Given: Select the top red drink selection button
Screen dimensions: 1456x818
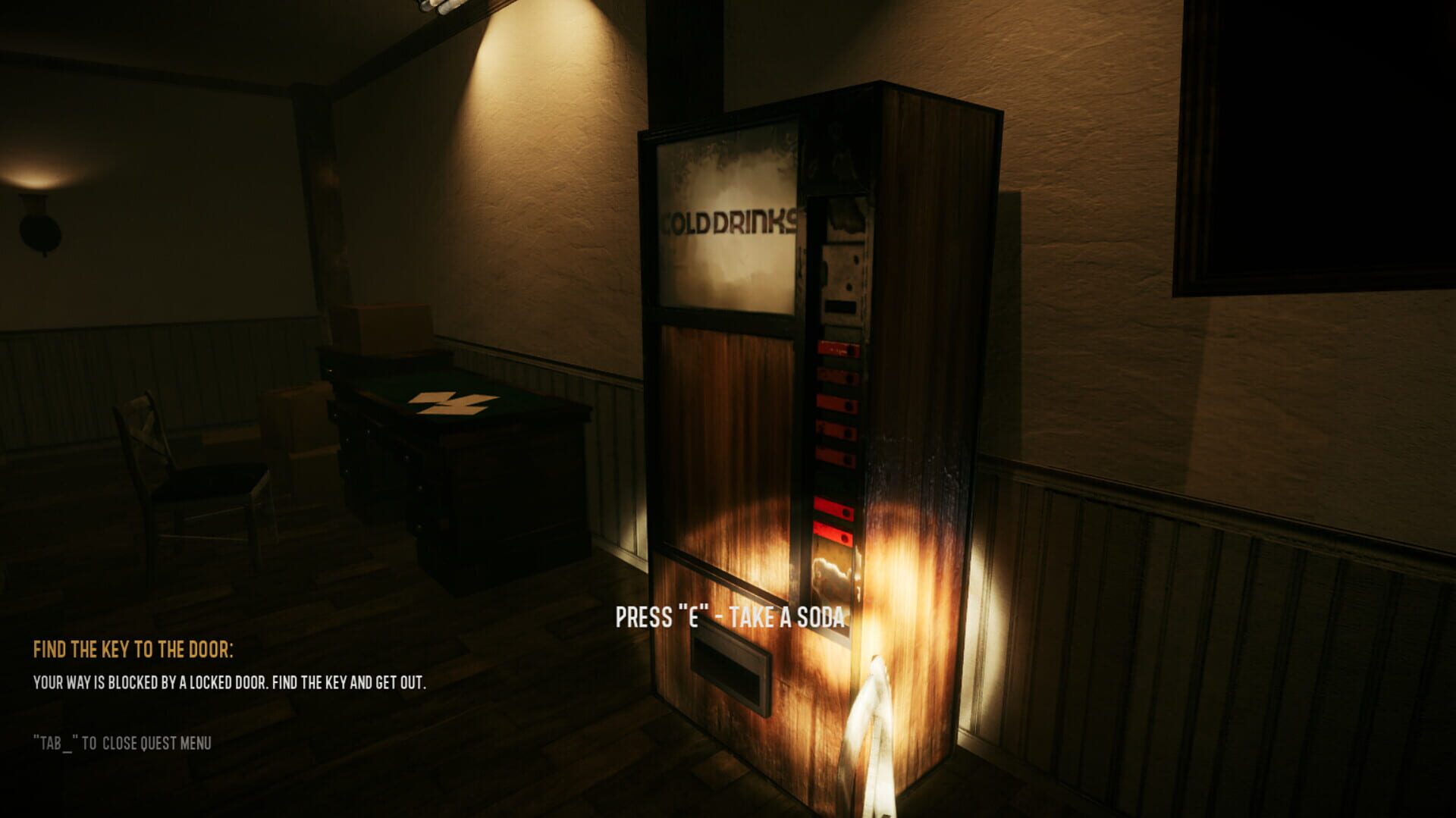Looking at the screenshot, I should pos(831,348).
